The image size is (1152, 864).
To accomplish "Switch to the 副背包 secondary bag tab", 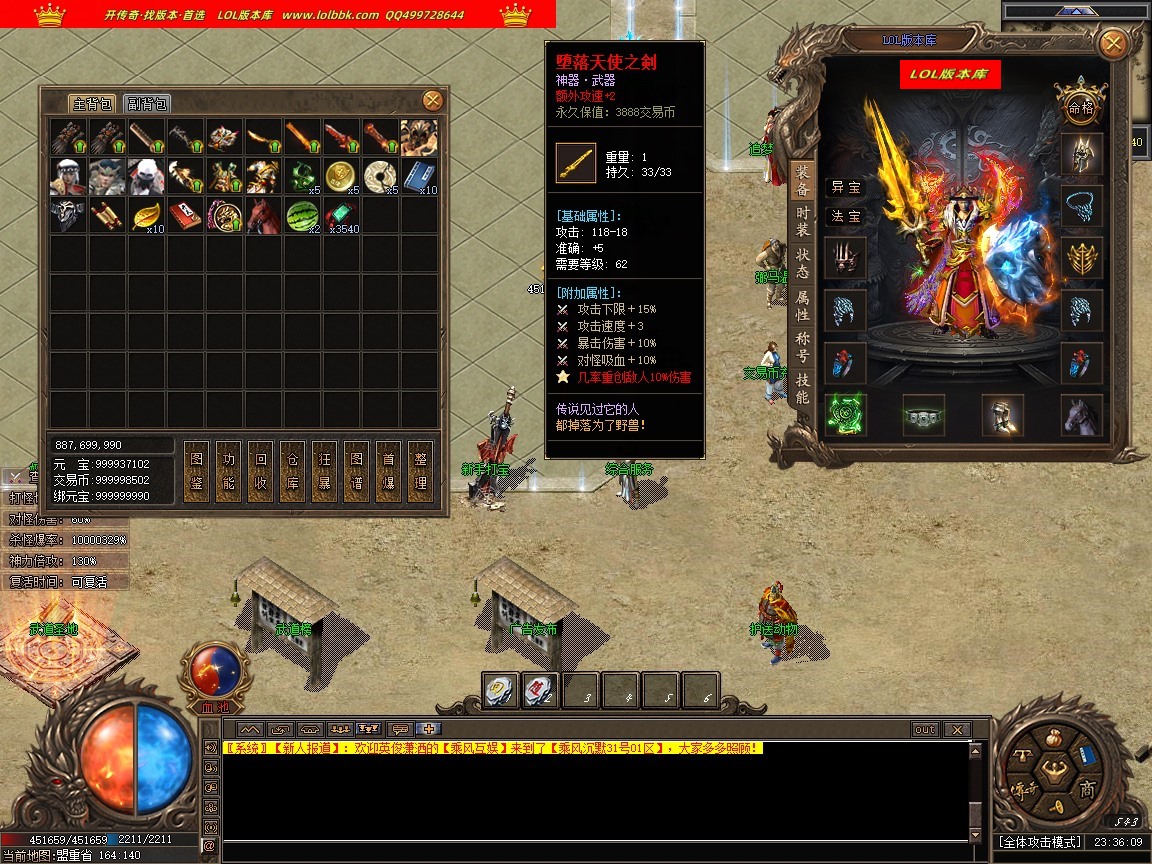I will tap(146, 104).
